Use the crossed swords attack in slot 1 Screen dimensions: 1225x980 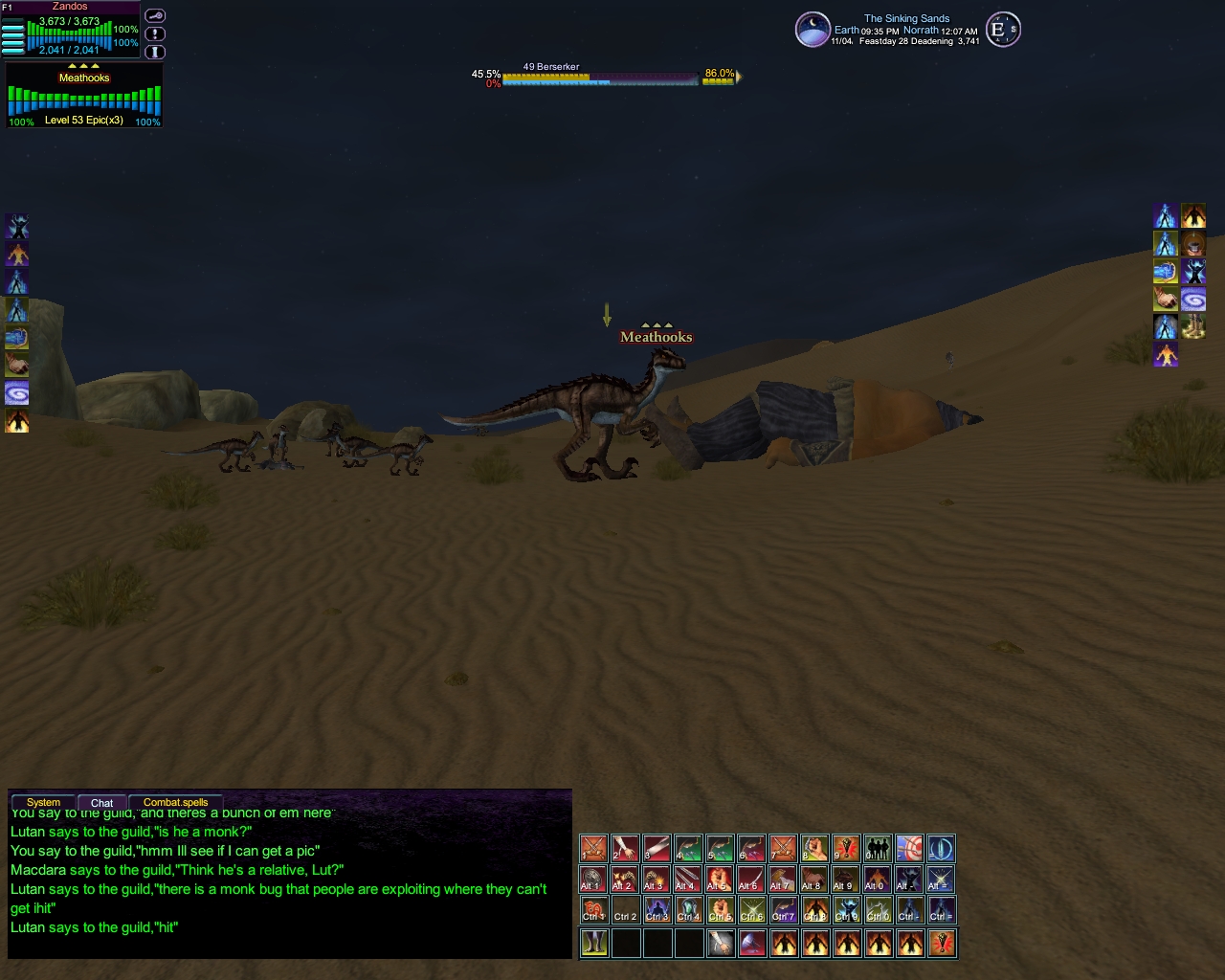[x=593, y=848]
